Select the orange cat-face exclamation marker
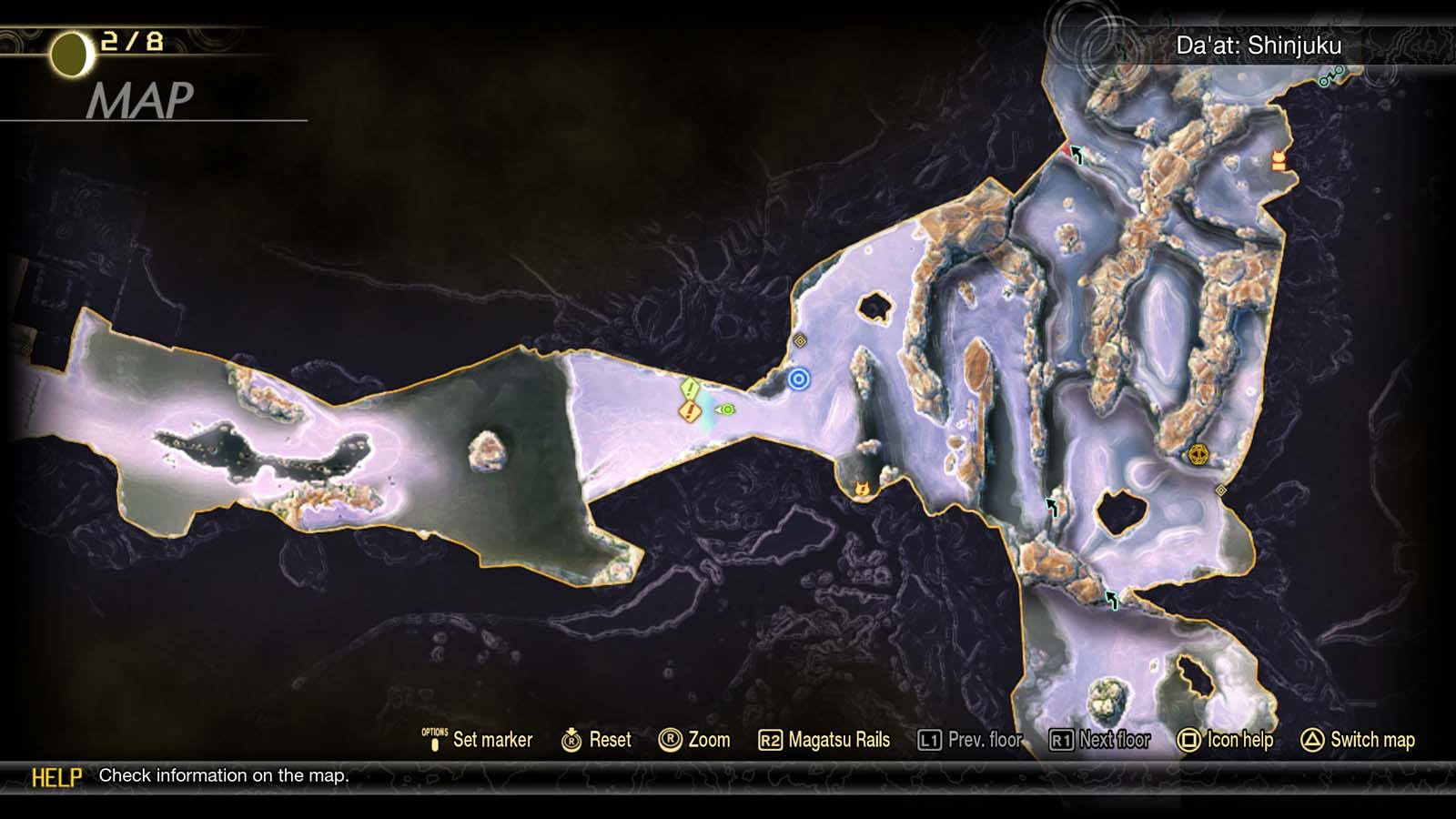 (862, 490)
